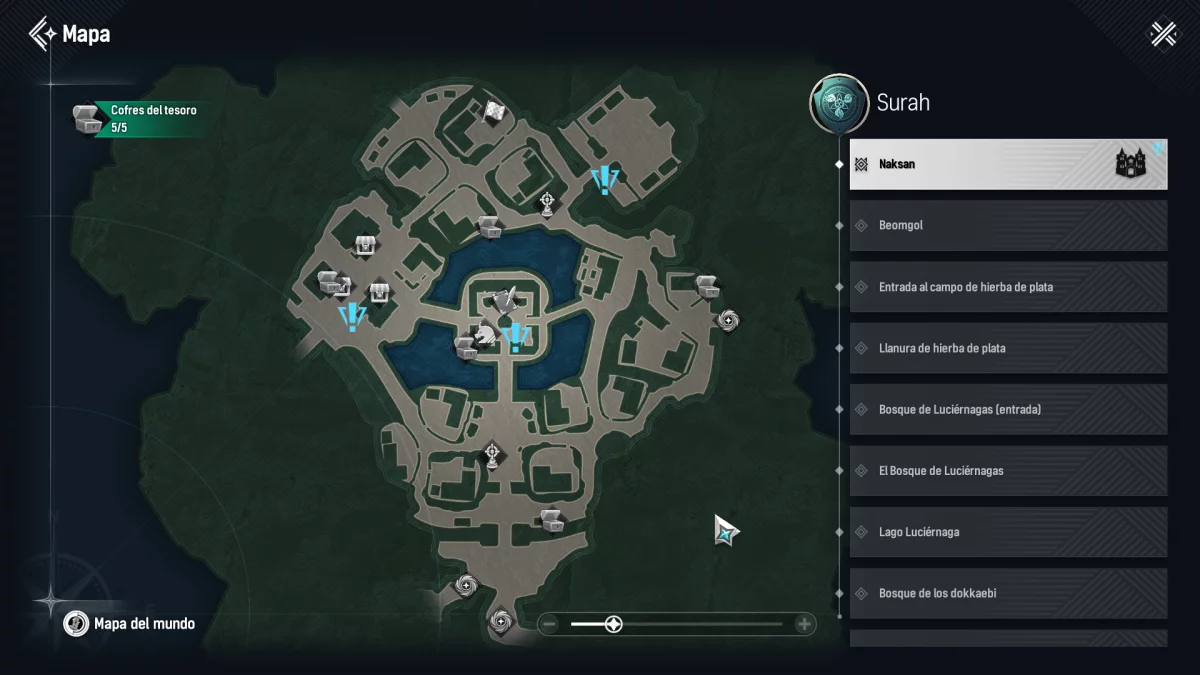
Task: Open the Surah region emblem
Action: (838, 104)
